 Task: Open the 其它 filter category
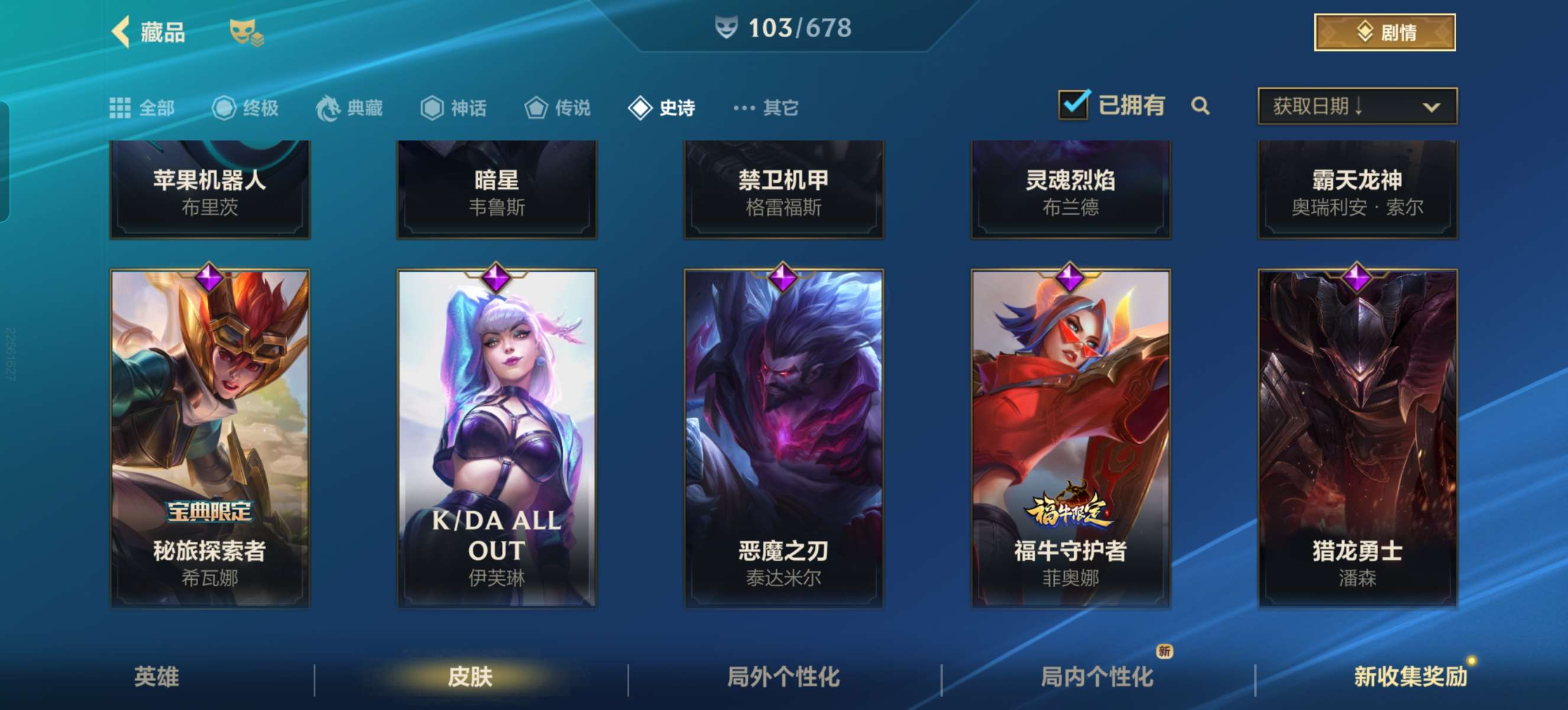[766, 108]
